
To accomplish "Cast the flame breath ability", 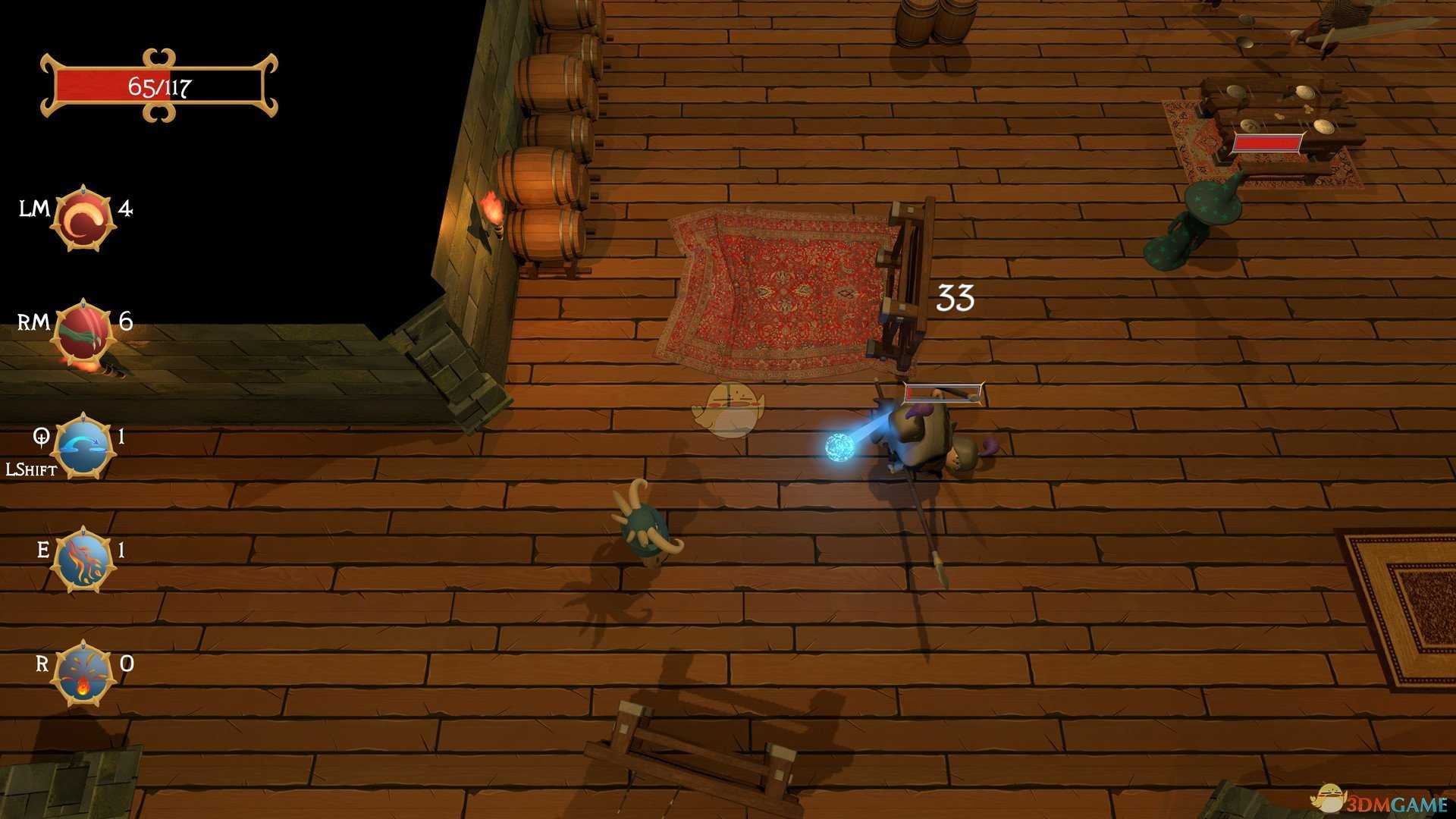I will 83,560.
